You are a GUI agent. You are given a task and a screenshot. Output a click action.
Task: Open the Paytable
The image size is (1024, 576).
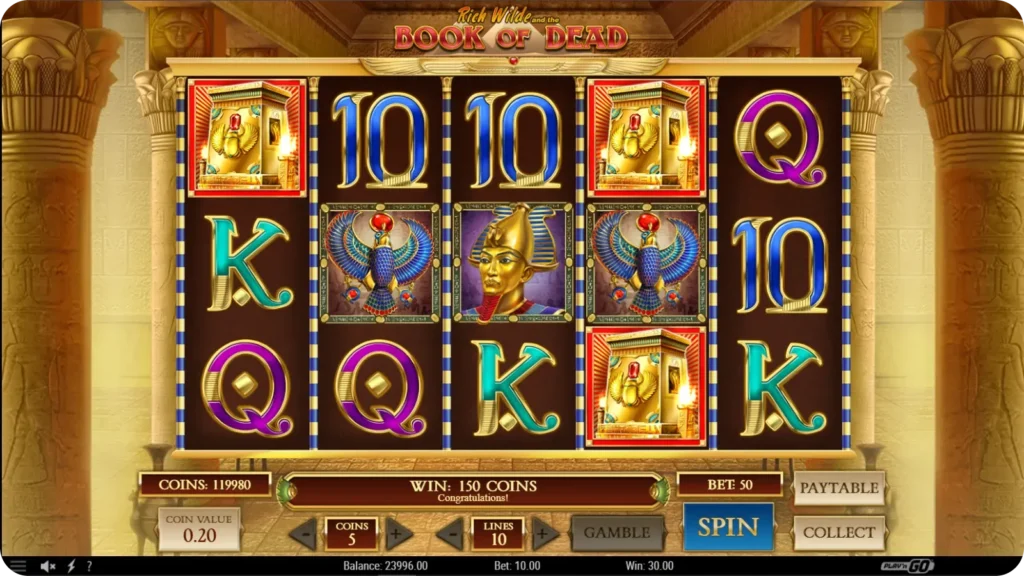[x=838, y=488]
